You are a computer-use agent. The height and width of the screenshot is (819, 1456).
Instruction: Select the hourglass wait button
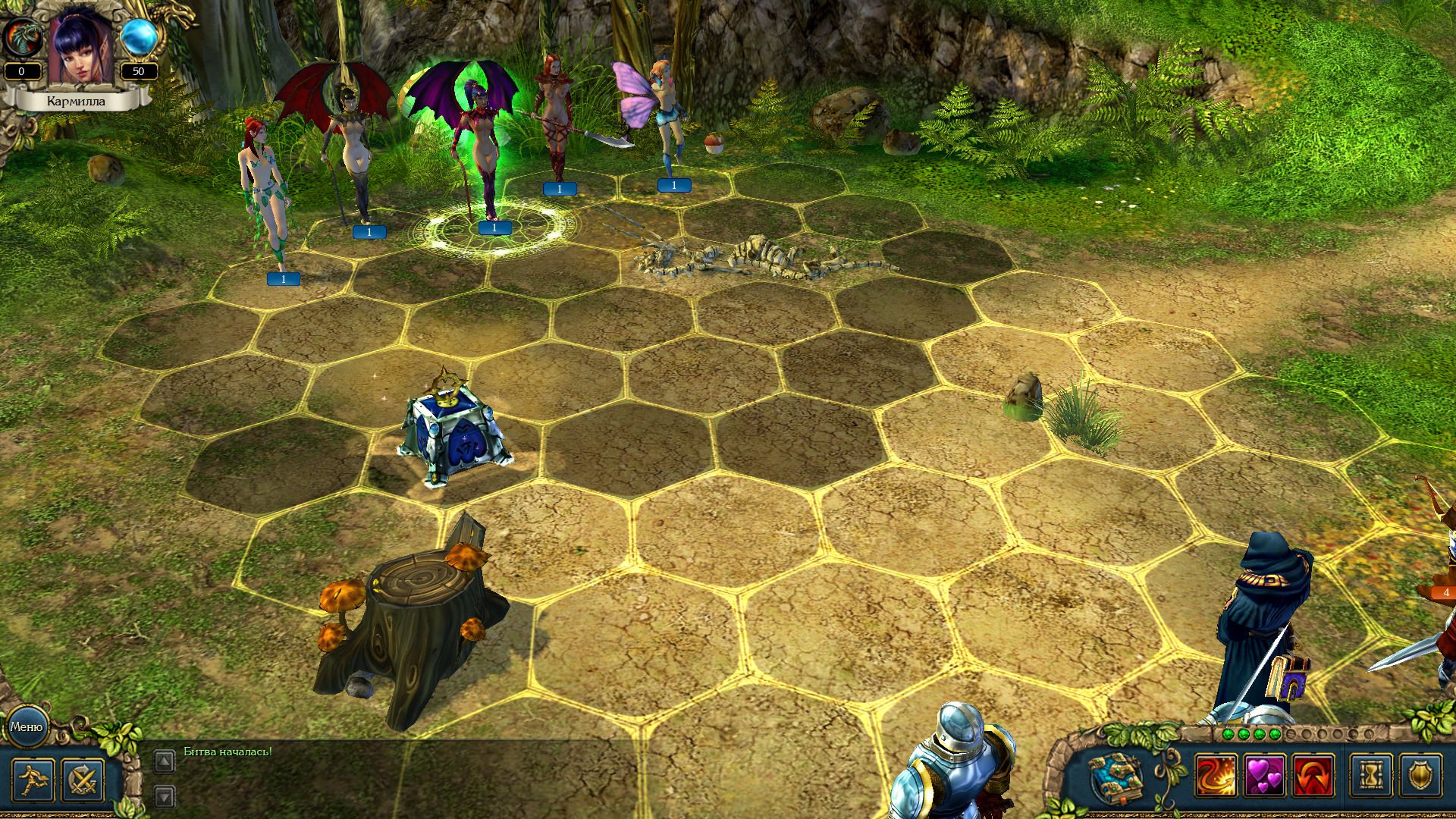pyautogui.click(x=1371, y=777)
